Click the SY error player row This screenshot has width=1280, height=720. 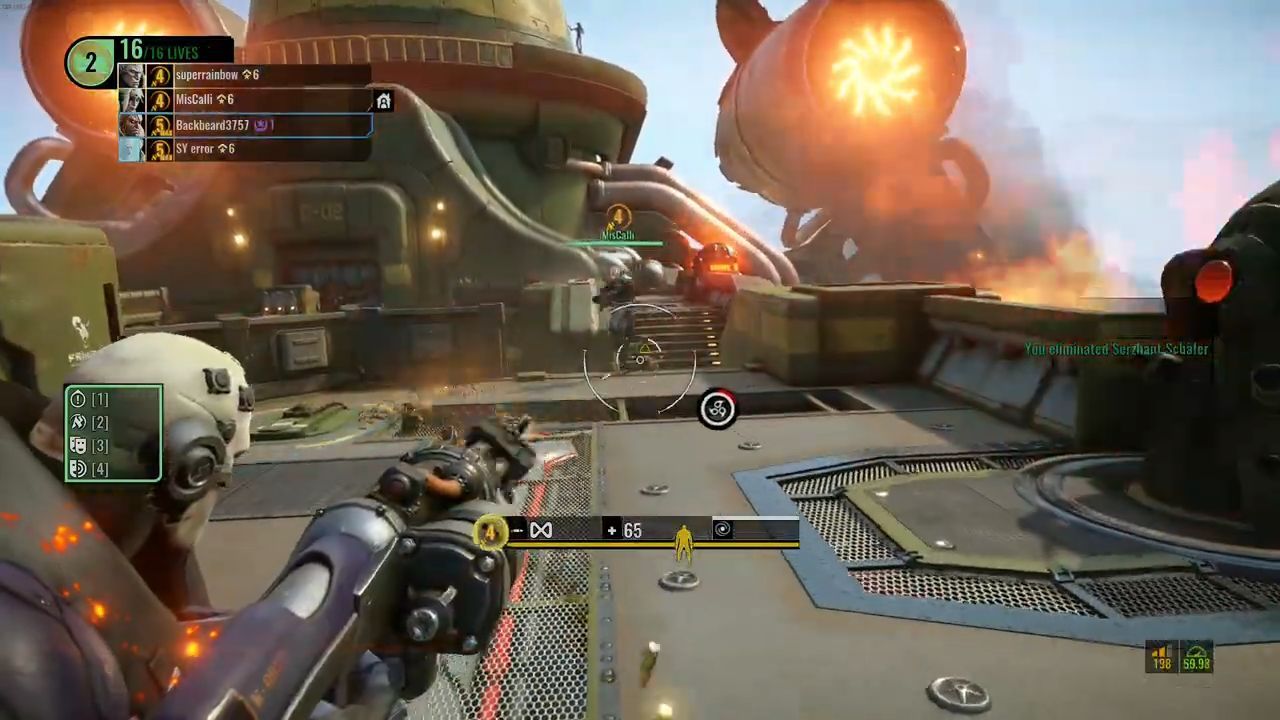pos(245,149)
